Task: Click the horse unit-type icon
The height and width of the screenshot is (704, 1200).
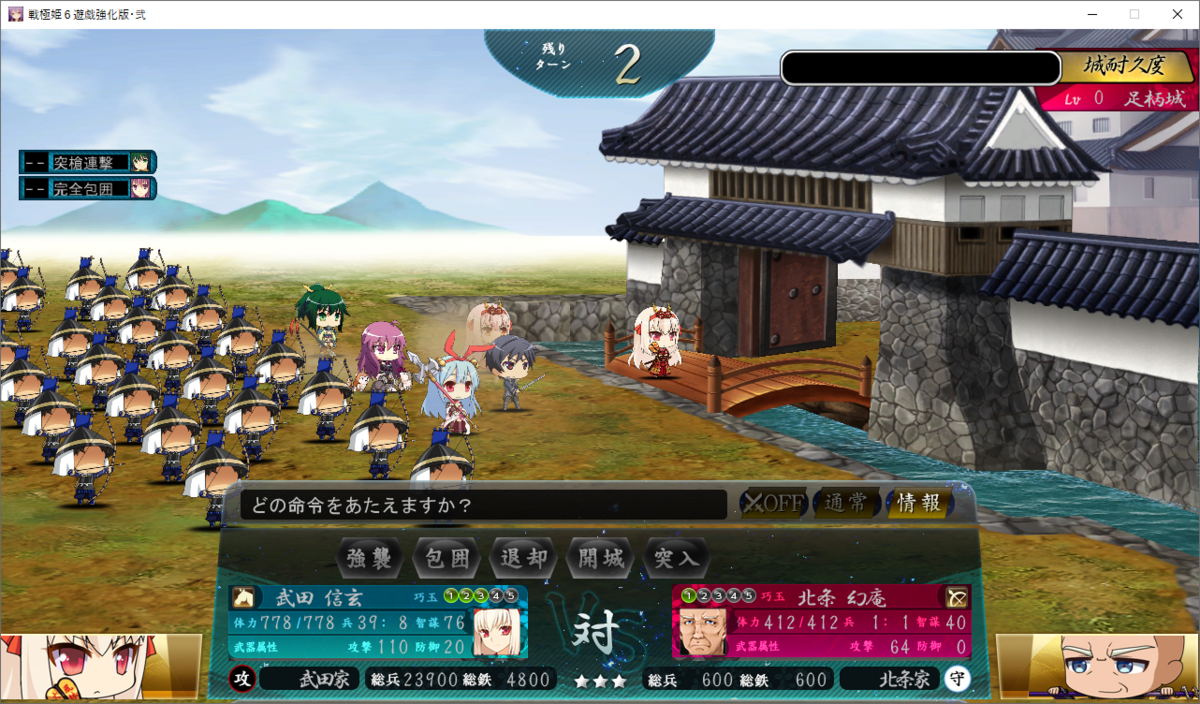Action: 243,598
